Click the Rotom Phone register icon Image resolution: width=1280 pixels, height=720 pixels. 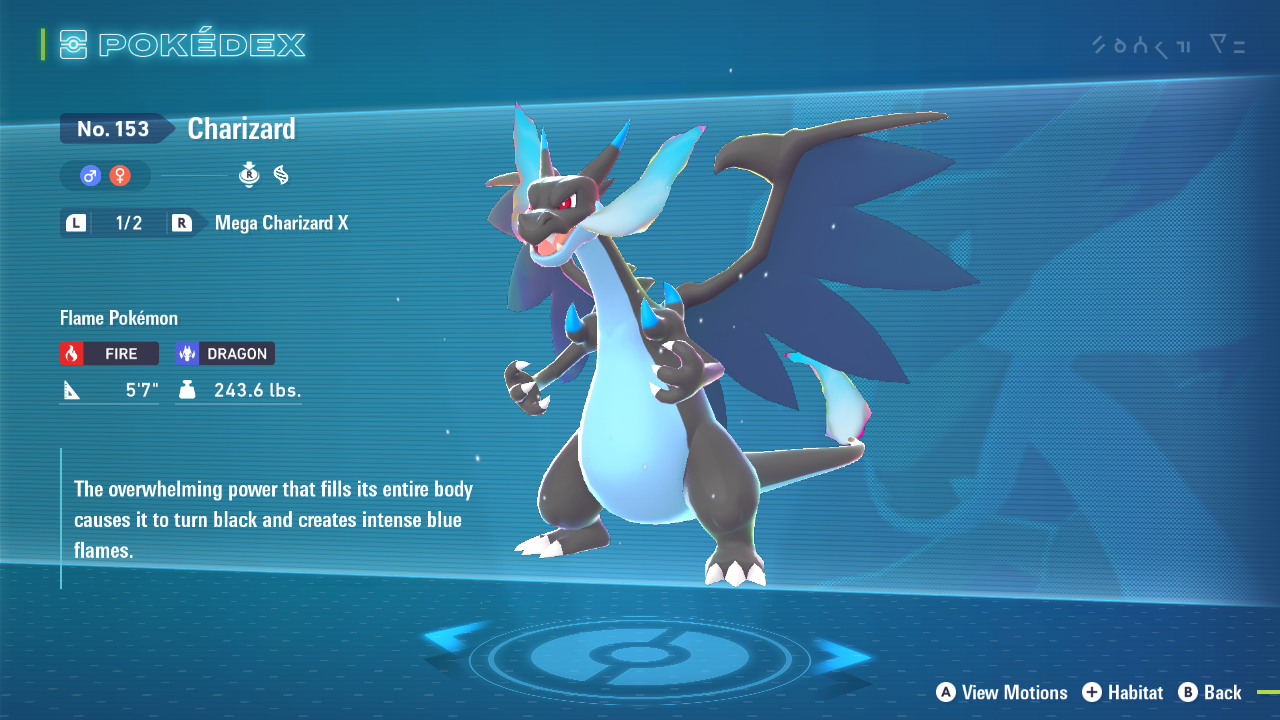pyautogui.click(x=248, y=175)
